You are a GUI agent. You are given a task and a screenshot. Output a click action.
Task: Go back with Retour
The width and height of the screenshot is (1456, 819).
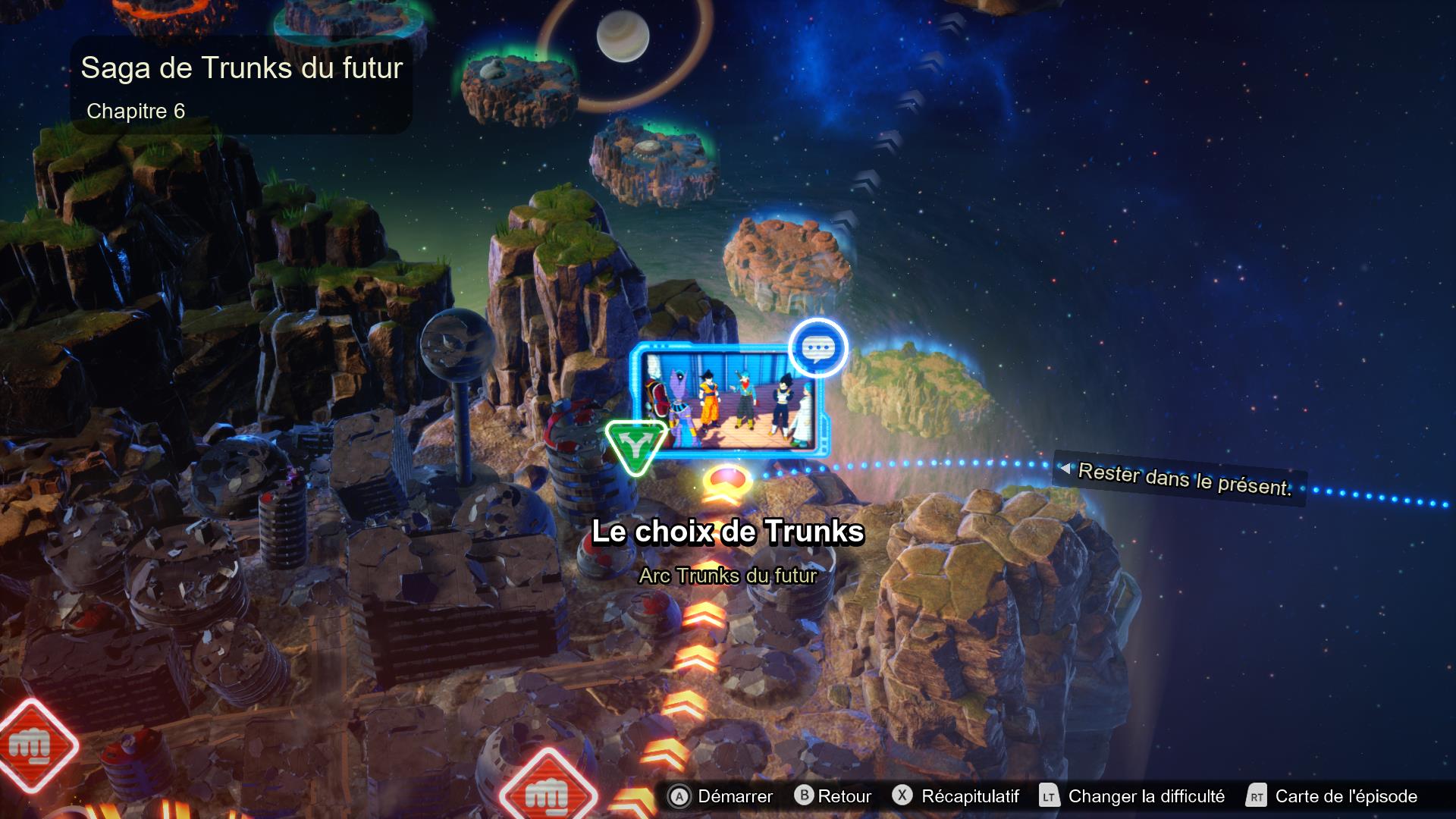click(833, 796)
